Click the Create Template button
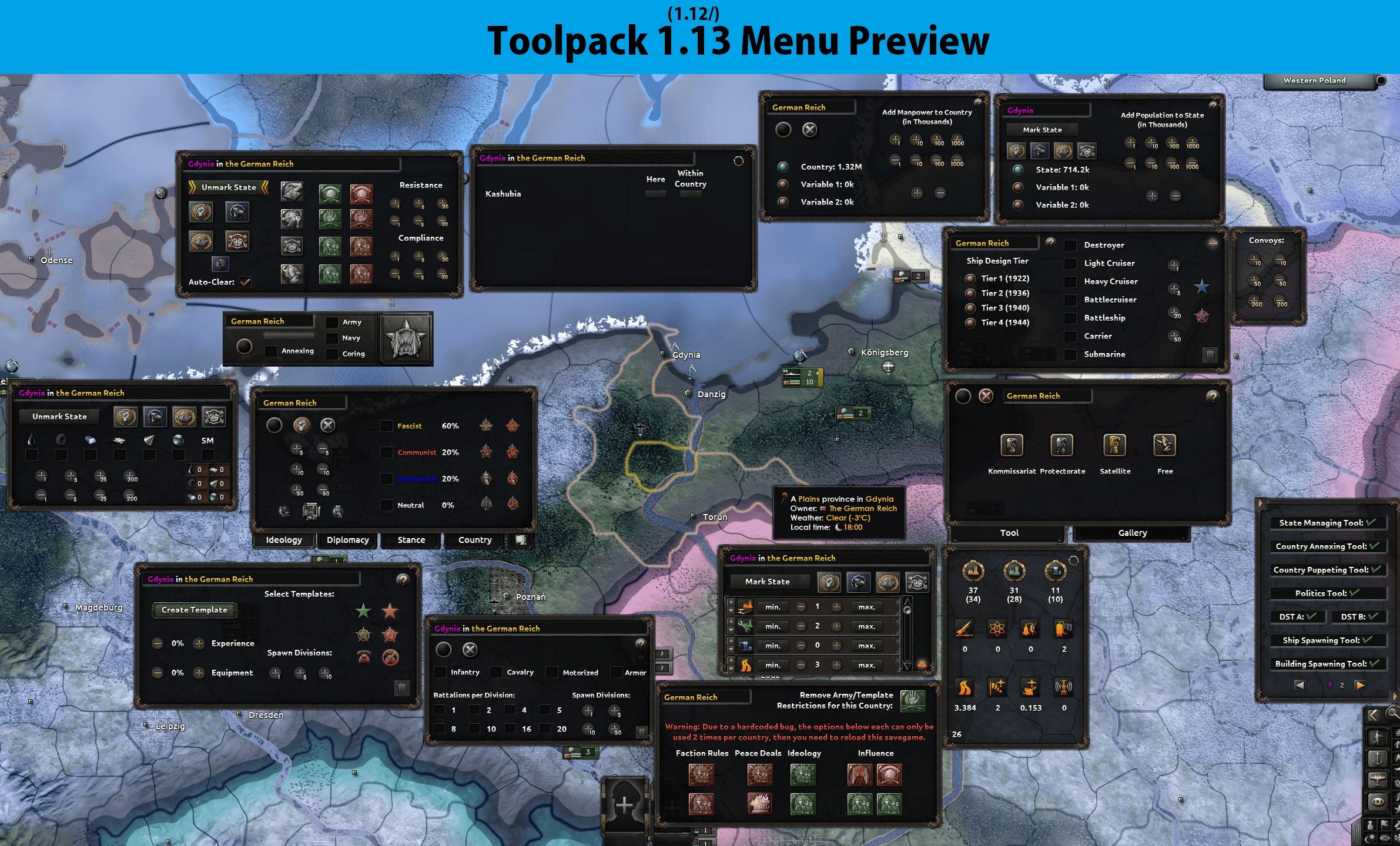The width and height of the screenshot is (1400, 846). 194,610
